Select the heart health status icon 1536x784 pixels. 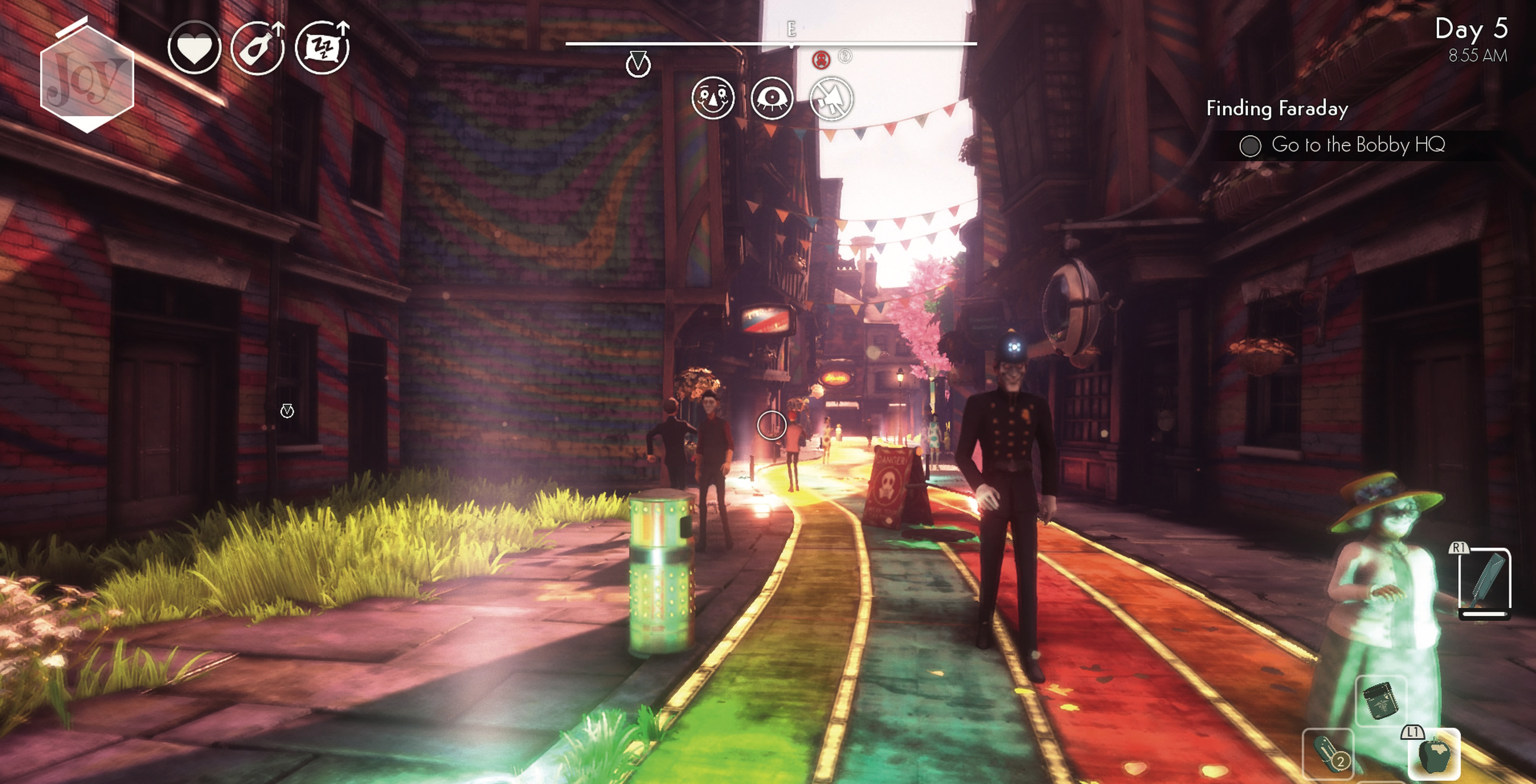click(195, 48)
